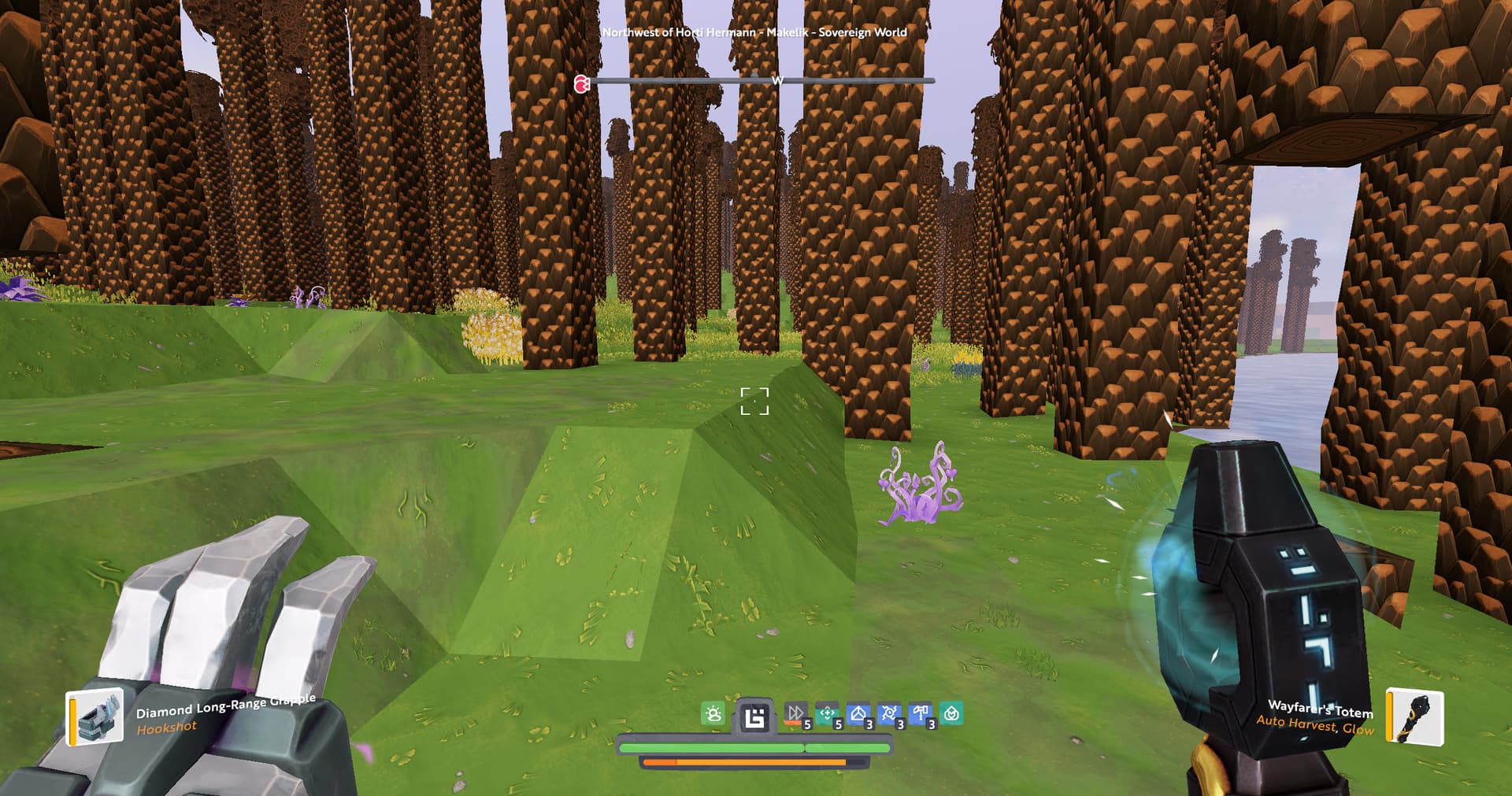Image resolution: width=1512 pixels, height=796 pixels.
Task: Click the blue hammer buff icon
Action: 920,714
